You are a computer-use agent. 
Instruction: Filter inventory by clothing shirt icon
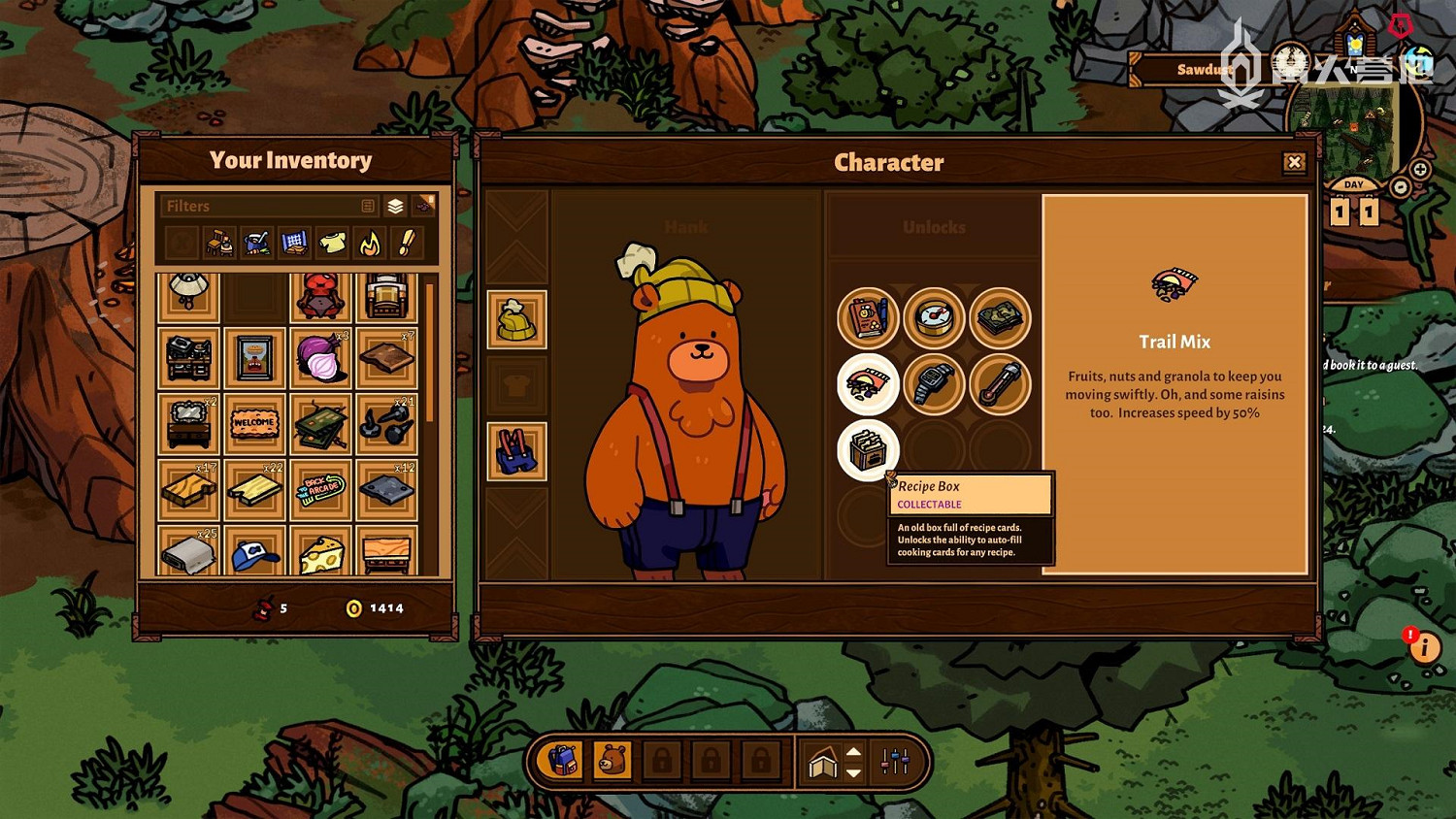click(x=332, y=243)
